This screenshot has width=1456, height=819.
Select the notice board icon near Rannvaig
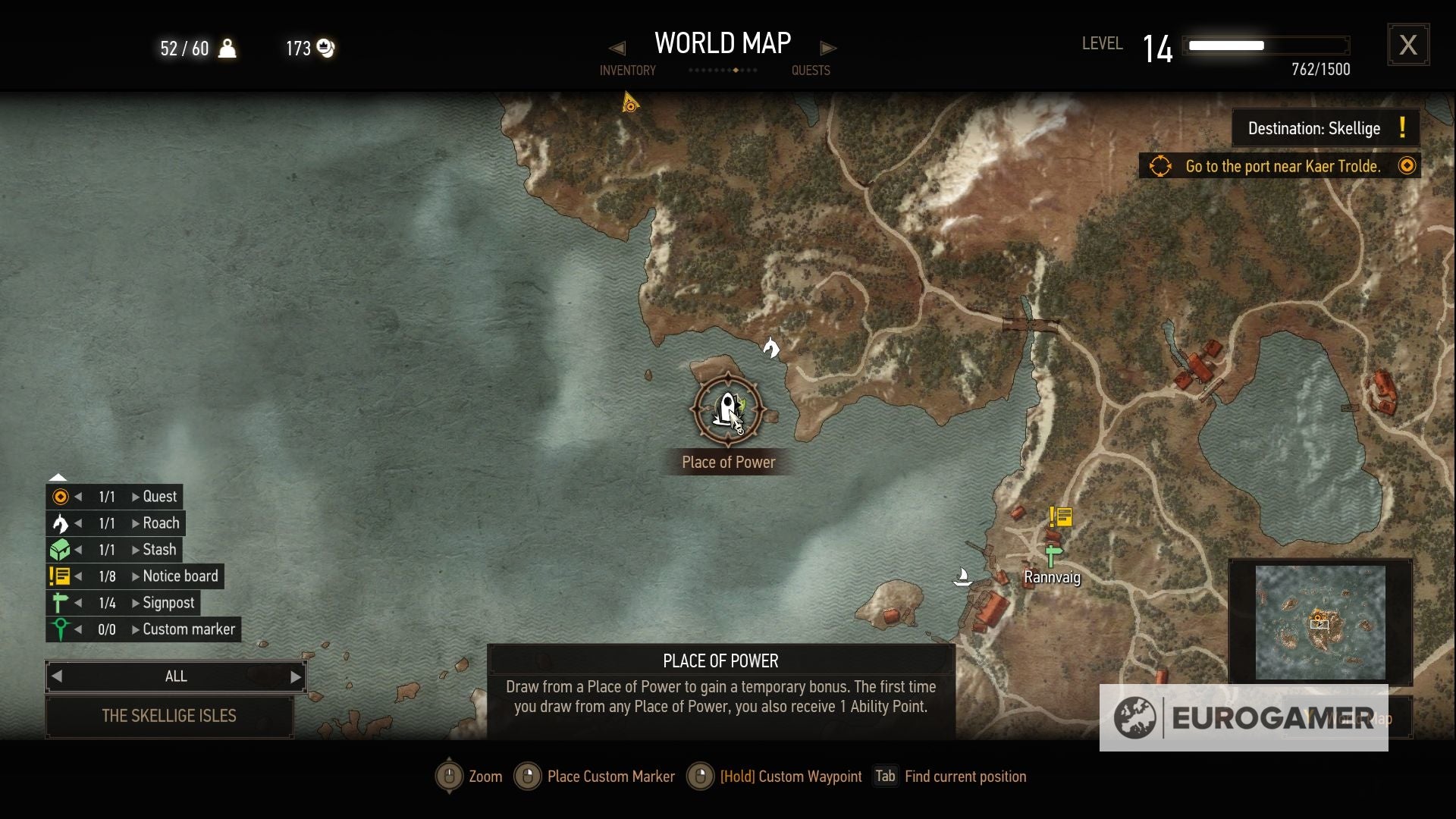click(x=1059, y=516)
